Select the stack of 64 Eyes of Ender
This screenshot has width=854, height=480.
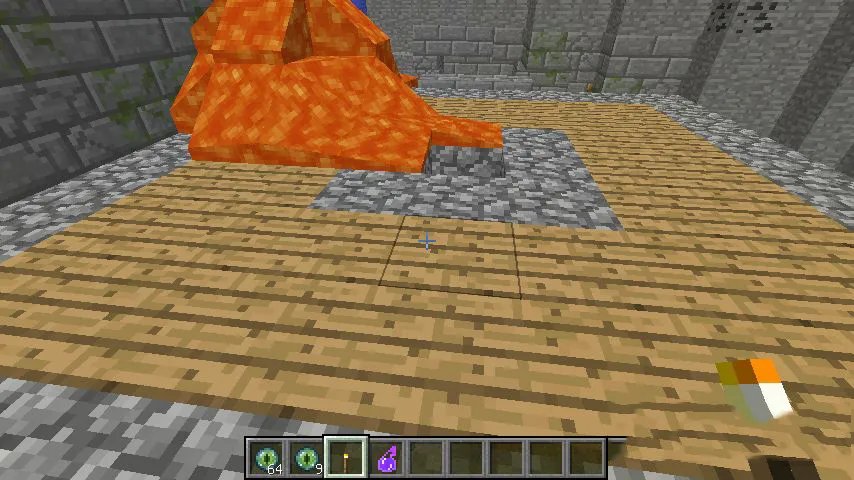point(267,459)
